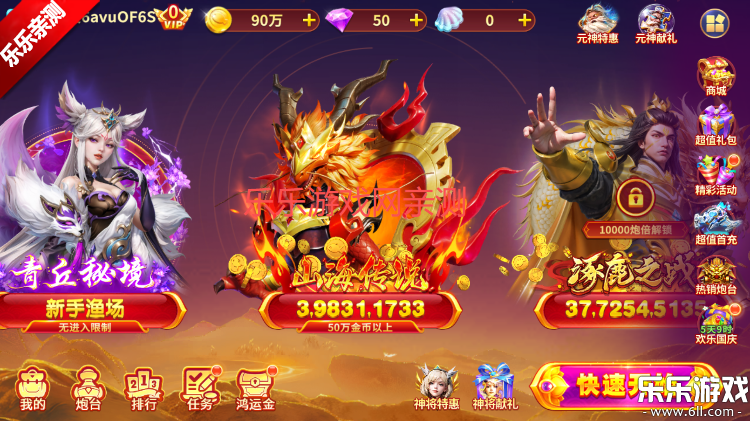Open the 超值首充 first recharge offer
The width and height of the screenshot is (750, 421).
[715, 226]
